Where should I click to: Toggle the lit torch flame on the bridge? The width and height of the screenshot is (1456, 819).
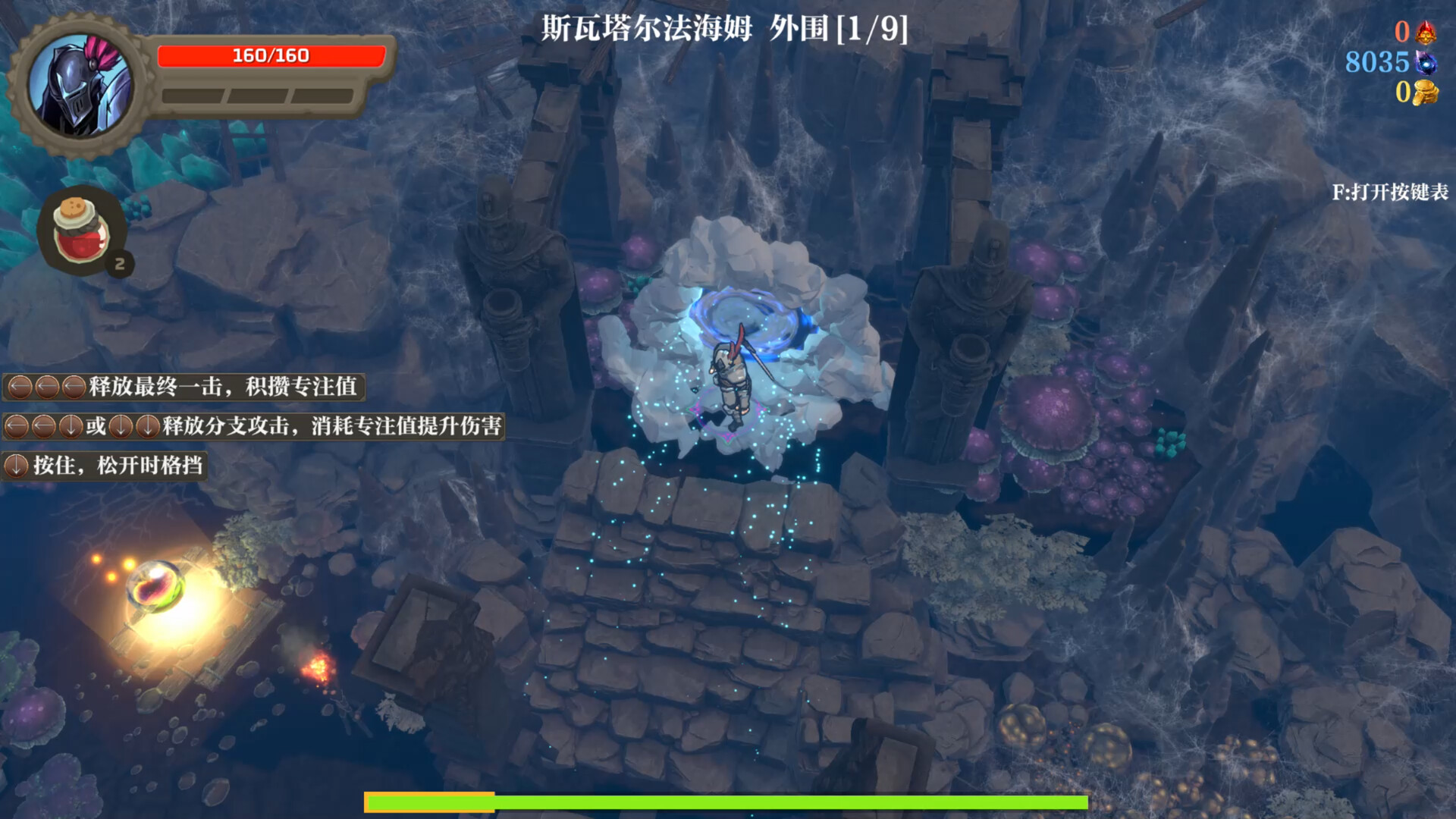click(x=318, y=667)
